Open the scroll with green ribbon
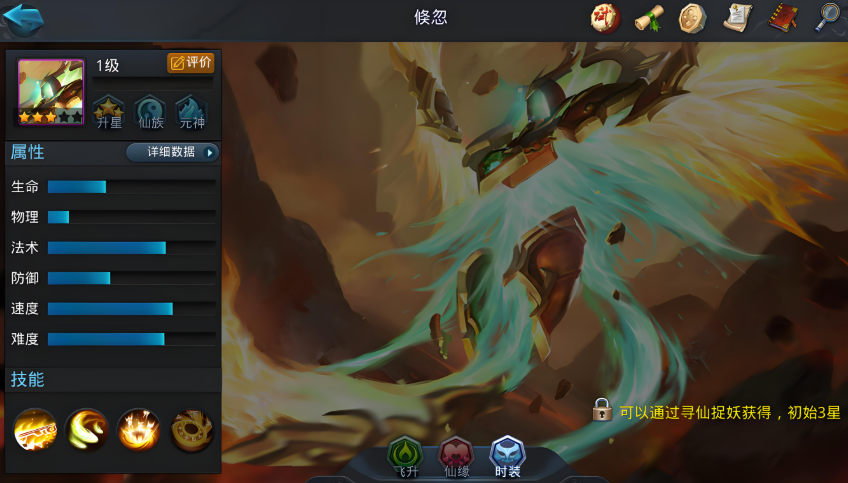The image size is (848, 483). point(649,17)
